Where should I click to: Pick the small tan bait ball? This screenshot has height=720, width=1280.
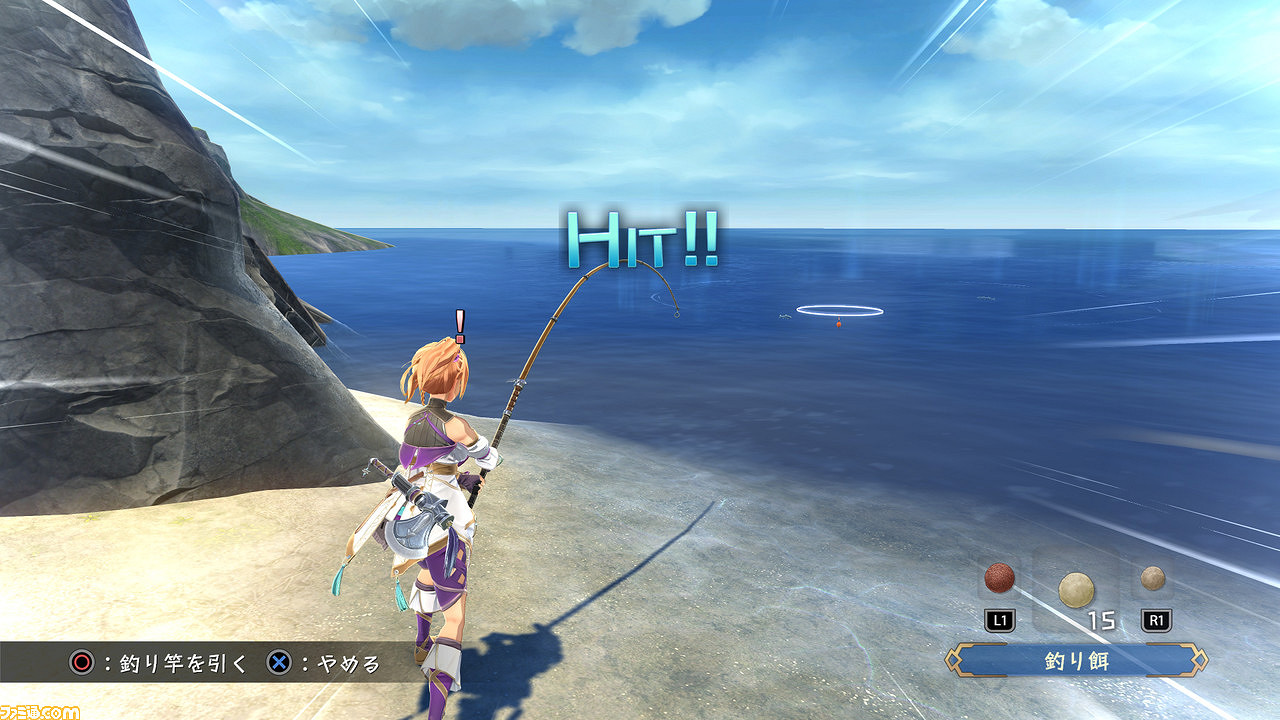(1153, 578)
